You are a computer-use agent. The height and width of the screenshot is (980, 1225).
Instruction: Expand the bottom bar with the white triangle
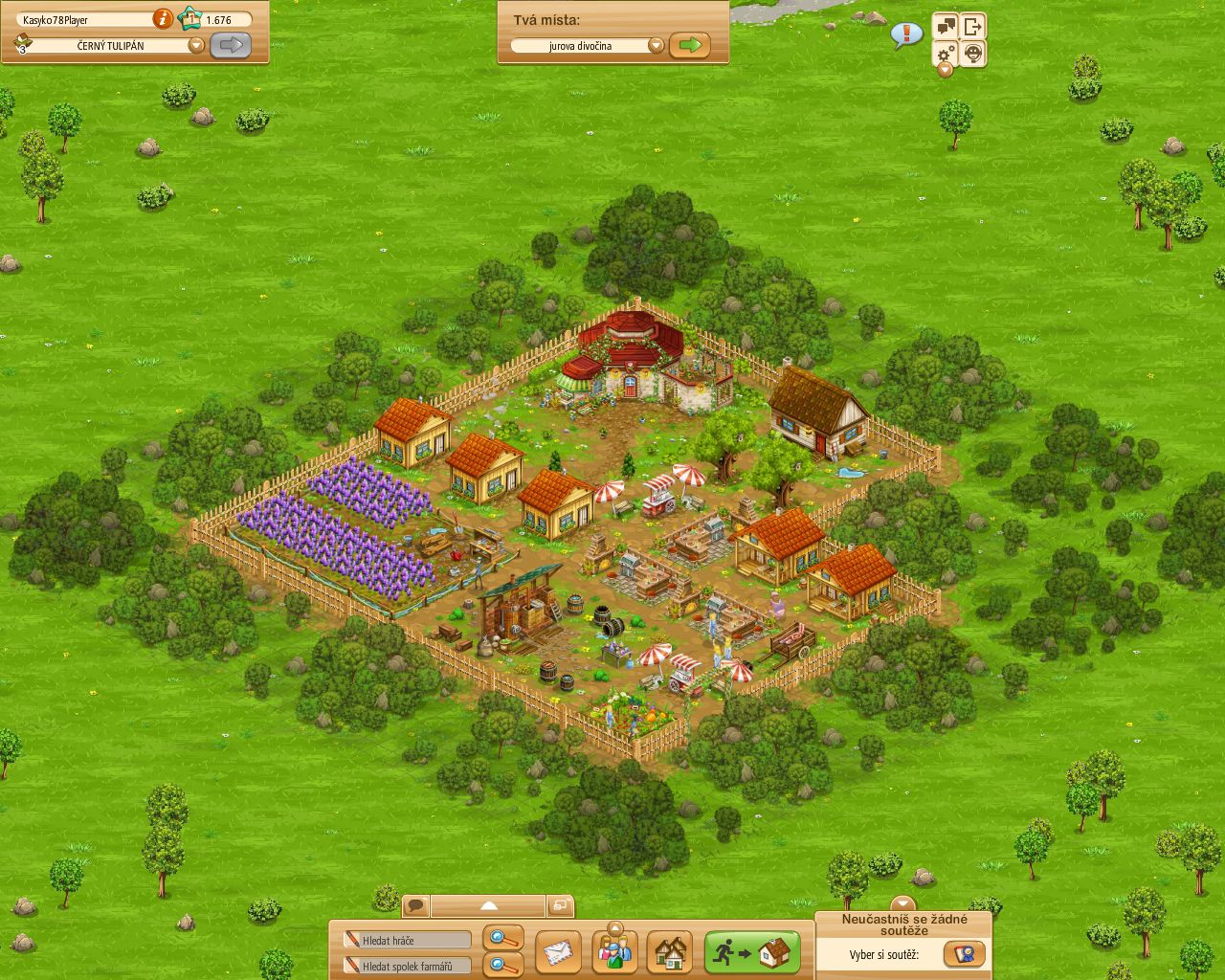[x=491, y=903]
